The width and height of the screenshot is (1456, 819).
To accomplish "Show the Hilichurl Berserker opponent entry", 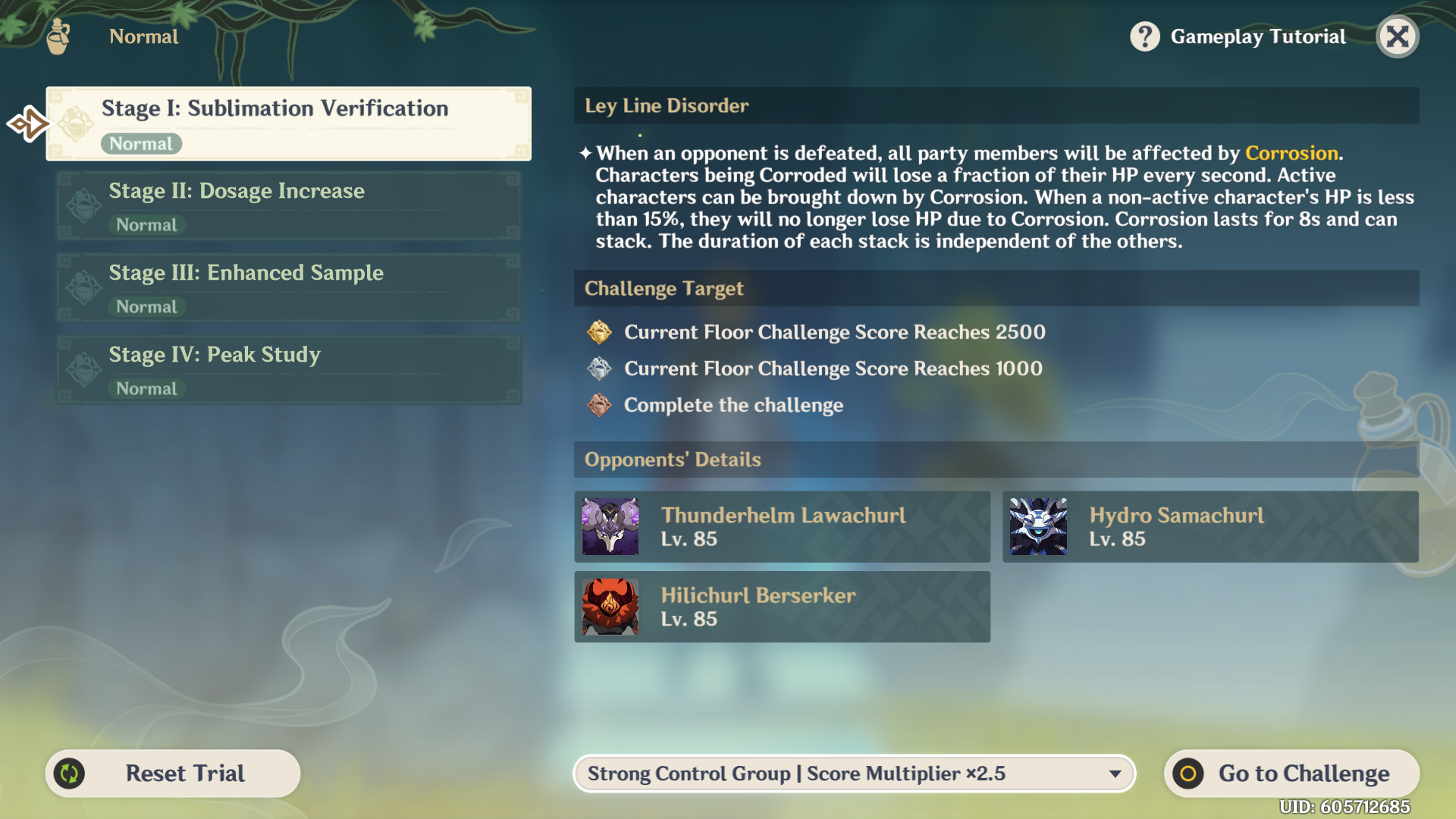I will click(782, 607).
